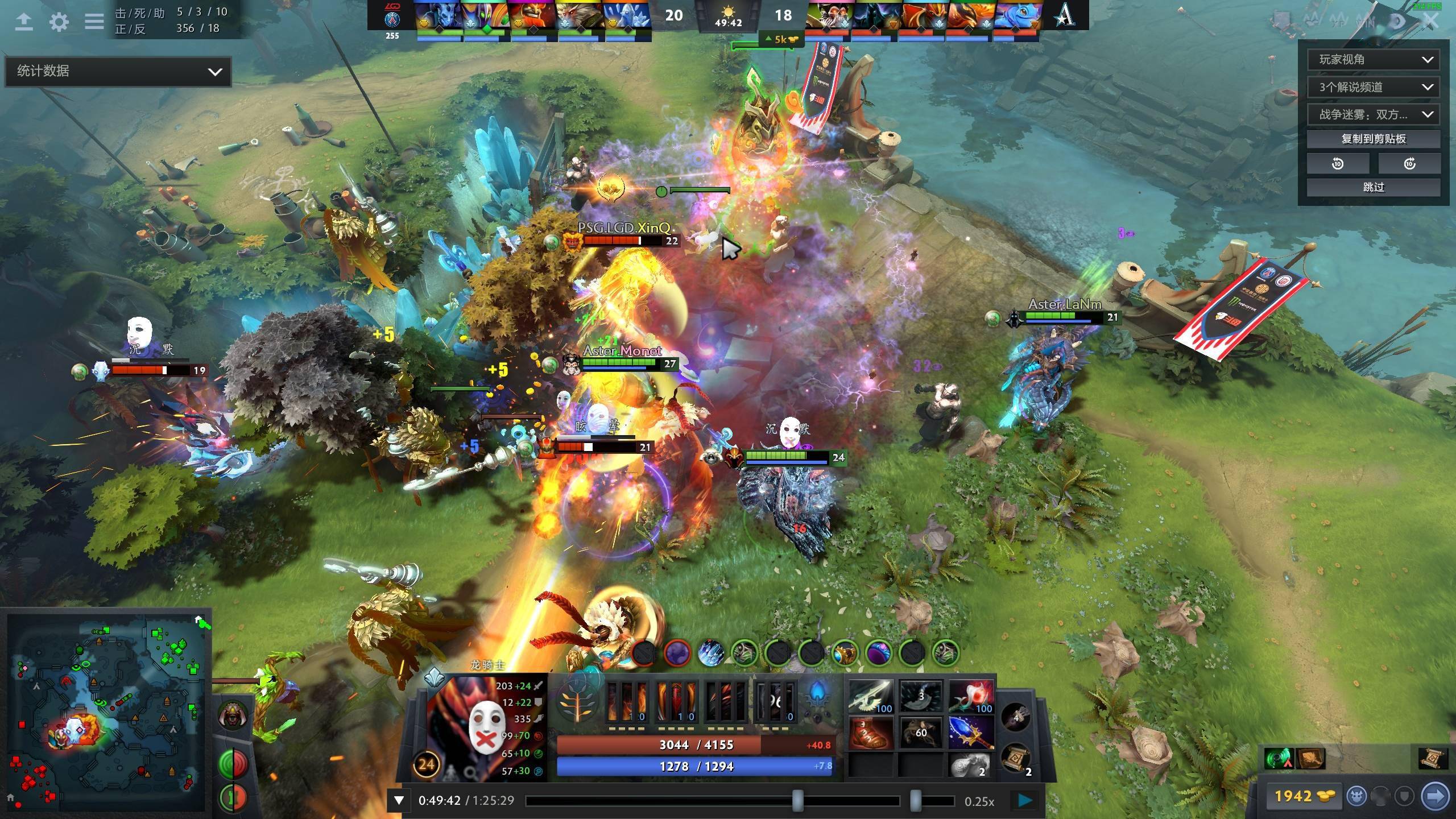Expand the 3个解说频道 commentary channel dropdown
Image resolution: width=1456 pixels, height=819 pixels.
(x=1374, y=87)
